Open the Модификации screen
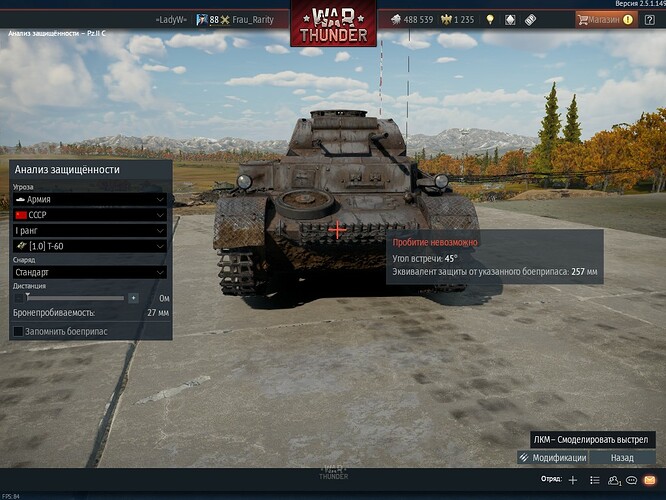The height and width of the screenshot is (500, 666). (553, 457)
